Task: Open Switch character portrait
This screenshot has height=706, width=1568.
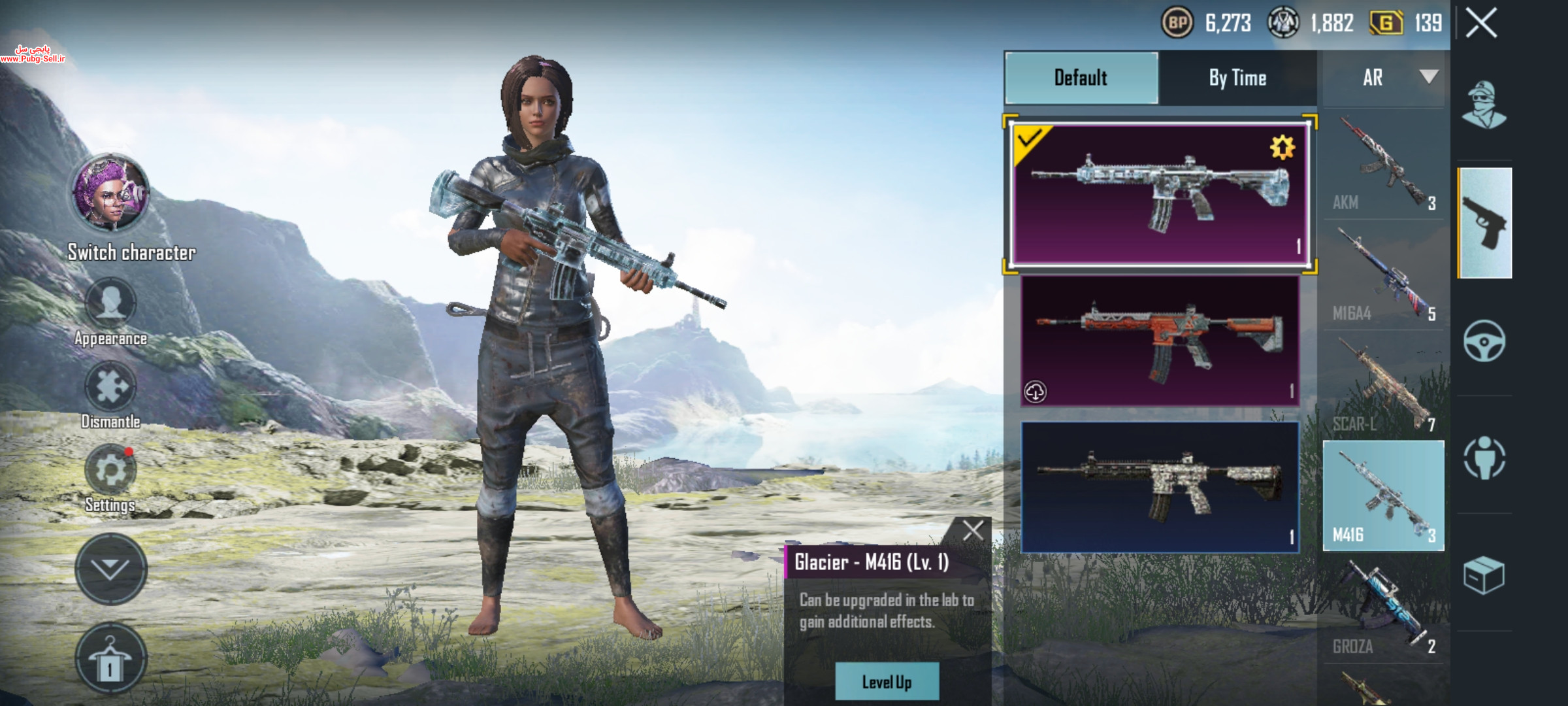Action: (110, 193)
